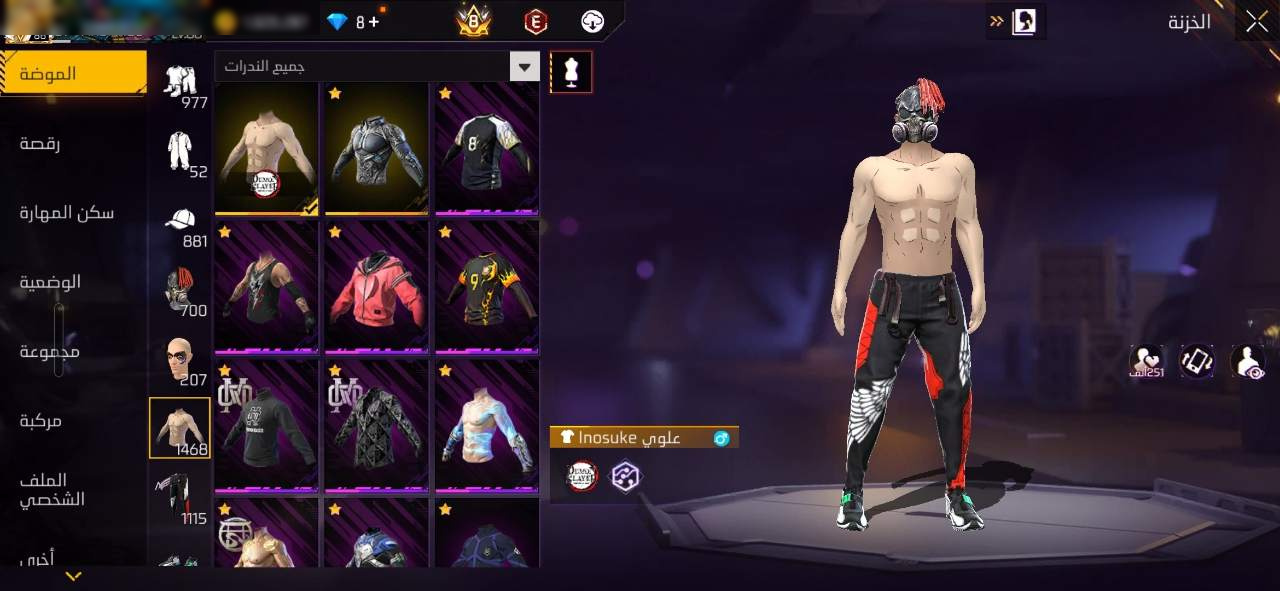
Task: Switch to the Profile tab (الملف الشخصي)
Action: [x=54, y=489]
